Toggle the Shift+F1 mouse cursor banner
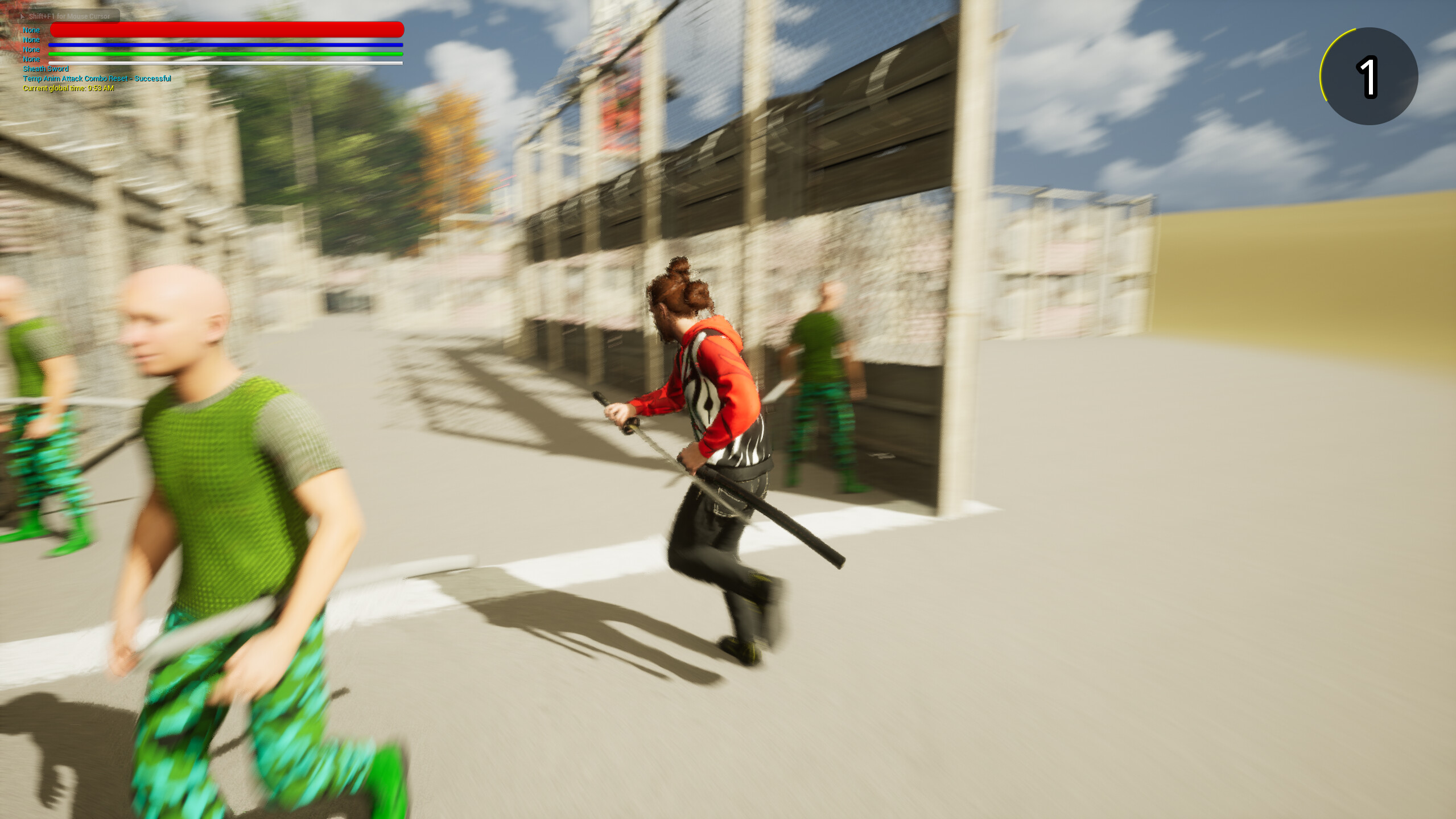 68,17
